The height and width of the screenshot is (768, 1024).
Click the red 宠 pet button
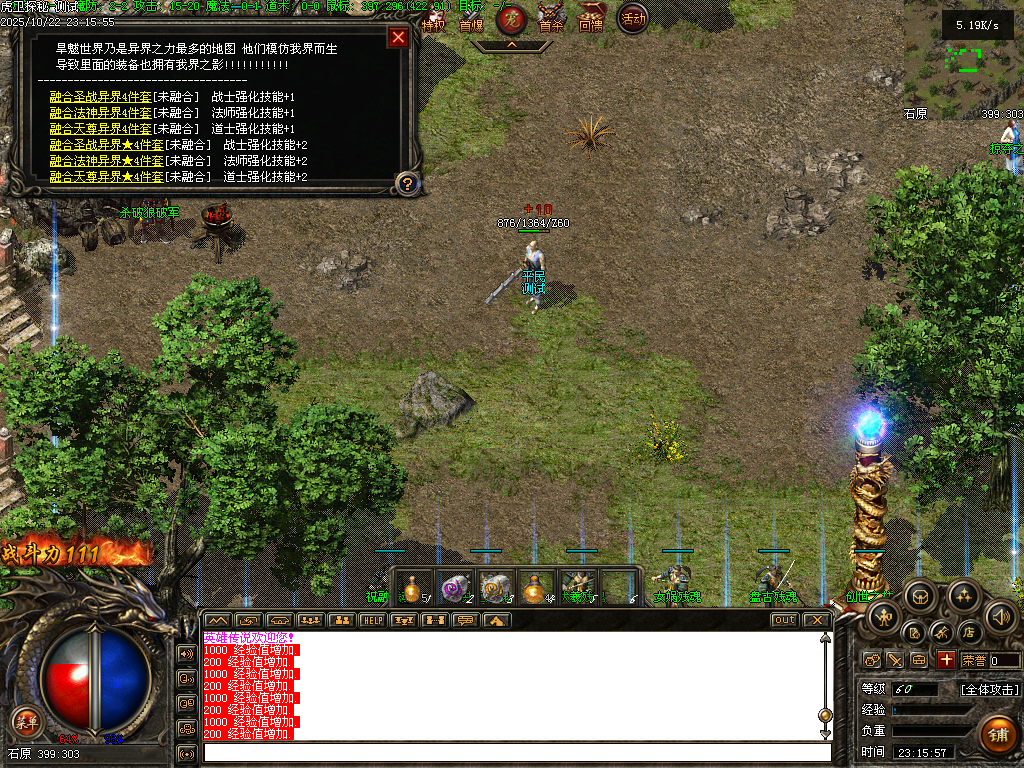(512, 18)
